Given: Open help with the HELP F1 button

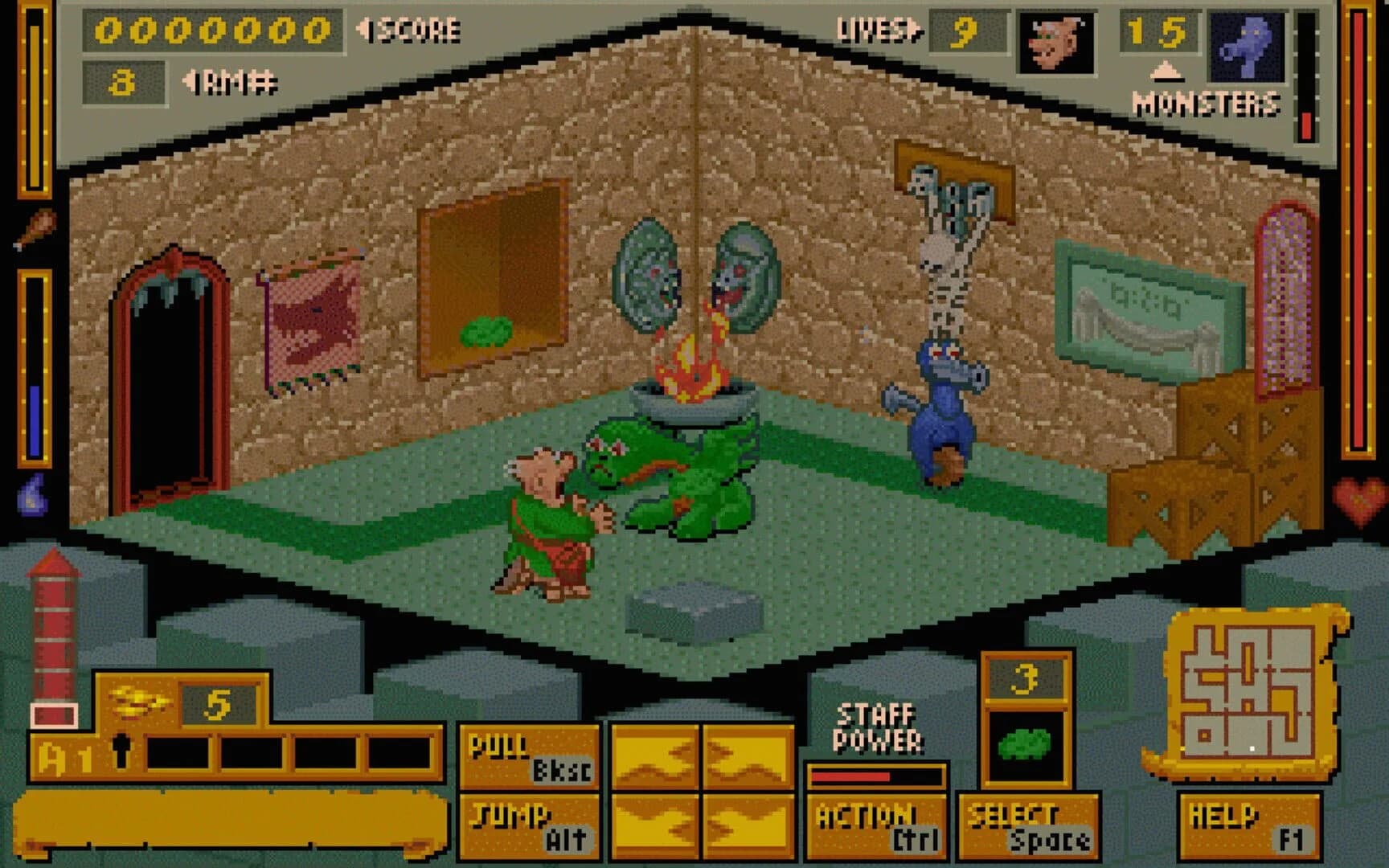Looking at the screenshot, I should coord(1252,828).
